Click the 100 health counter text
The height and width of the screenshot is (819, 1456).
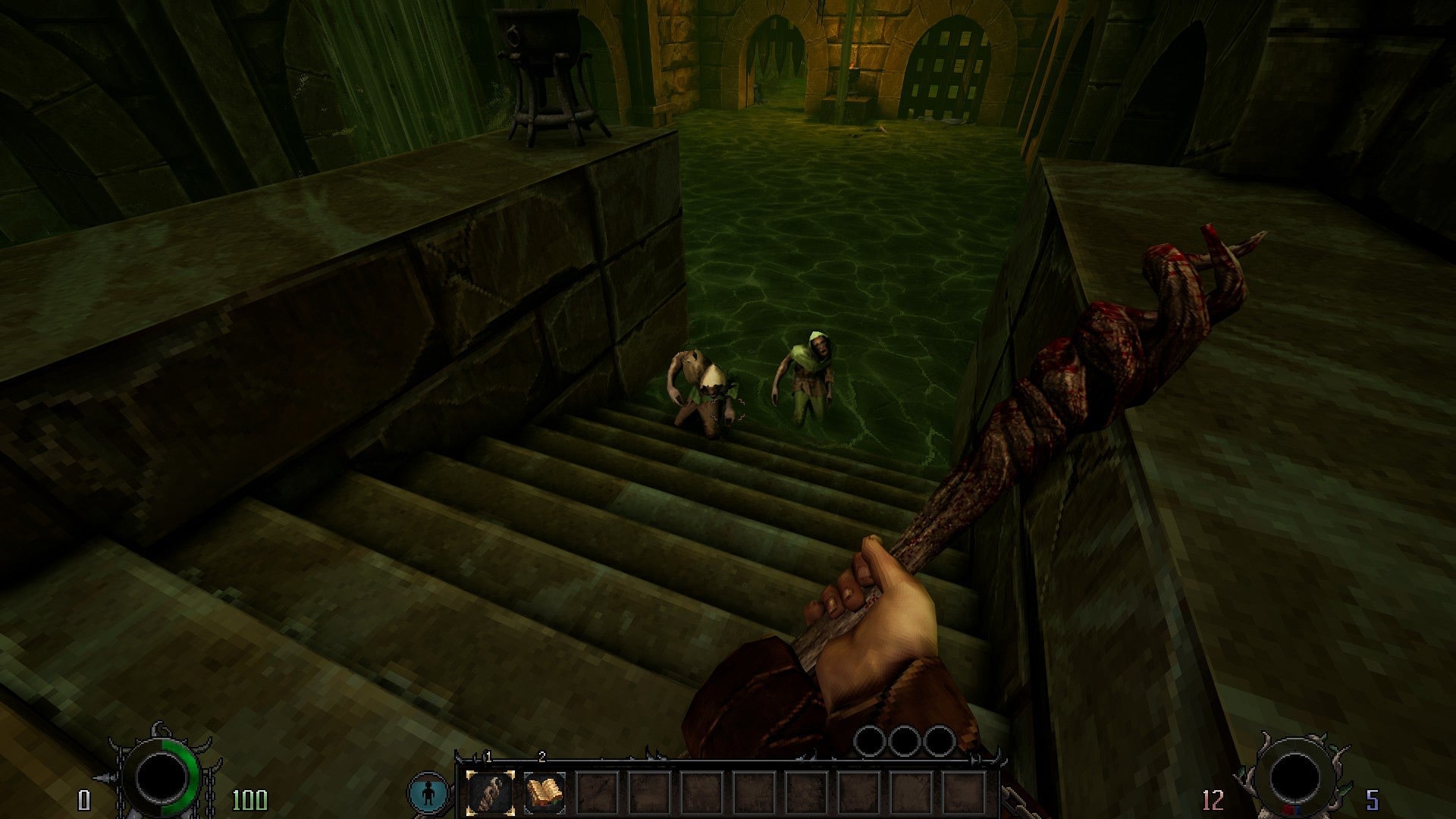[x=250, y=799]
